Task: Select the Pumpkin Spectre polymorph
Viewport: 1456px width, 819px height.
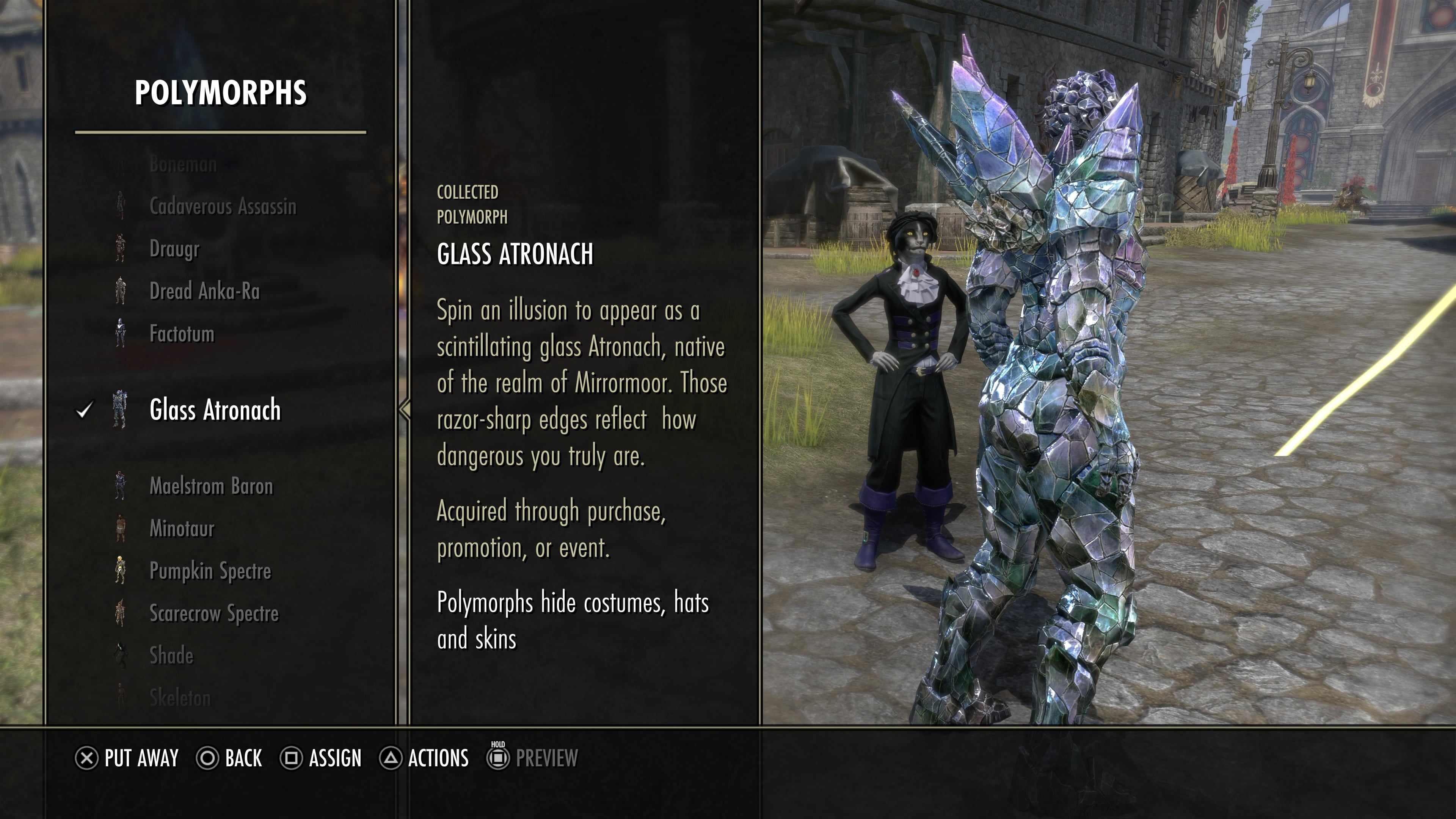Action: [x=210, y=571]
